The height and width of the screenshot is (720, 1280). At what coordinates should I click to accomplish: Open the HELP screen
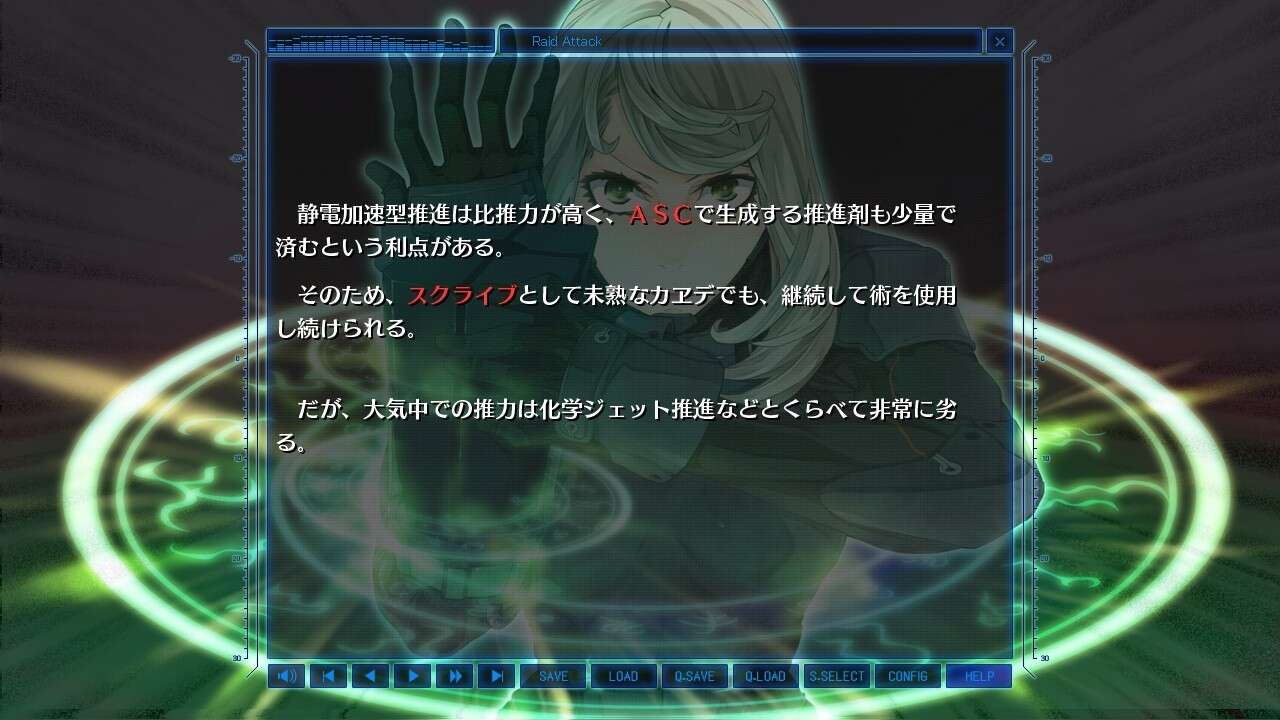[979, 676]
